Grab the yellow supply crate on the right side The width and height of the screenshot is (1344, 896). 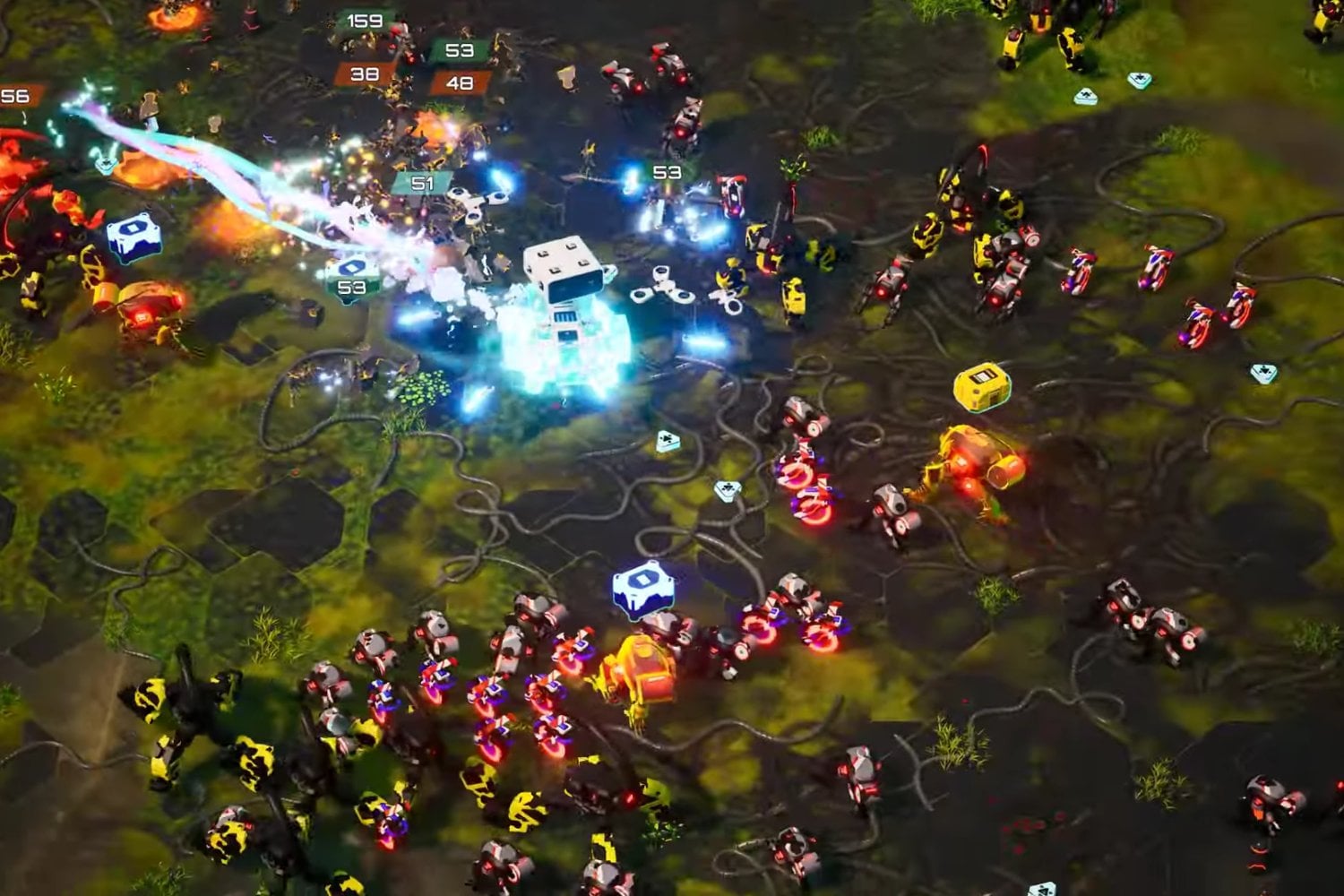click(x=983, y=385)
